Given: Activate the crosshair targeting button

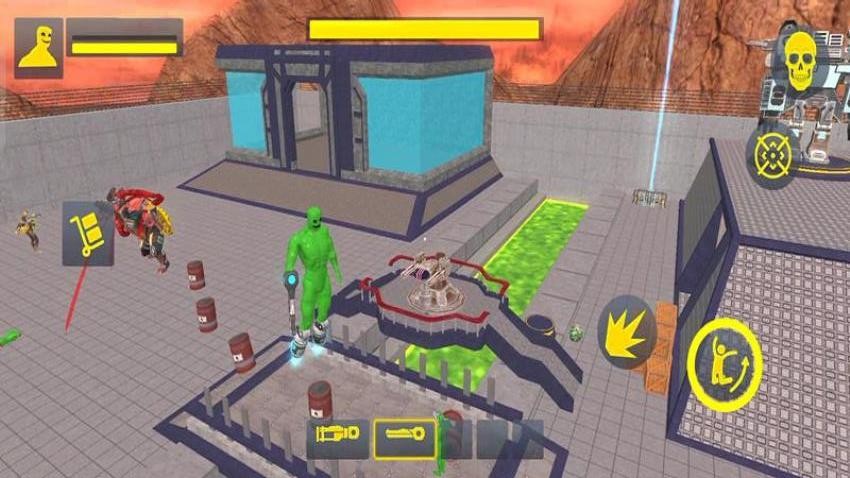Looking at the screenshot, I should tap(773, 156).
